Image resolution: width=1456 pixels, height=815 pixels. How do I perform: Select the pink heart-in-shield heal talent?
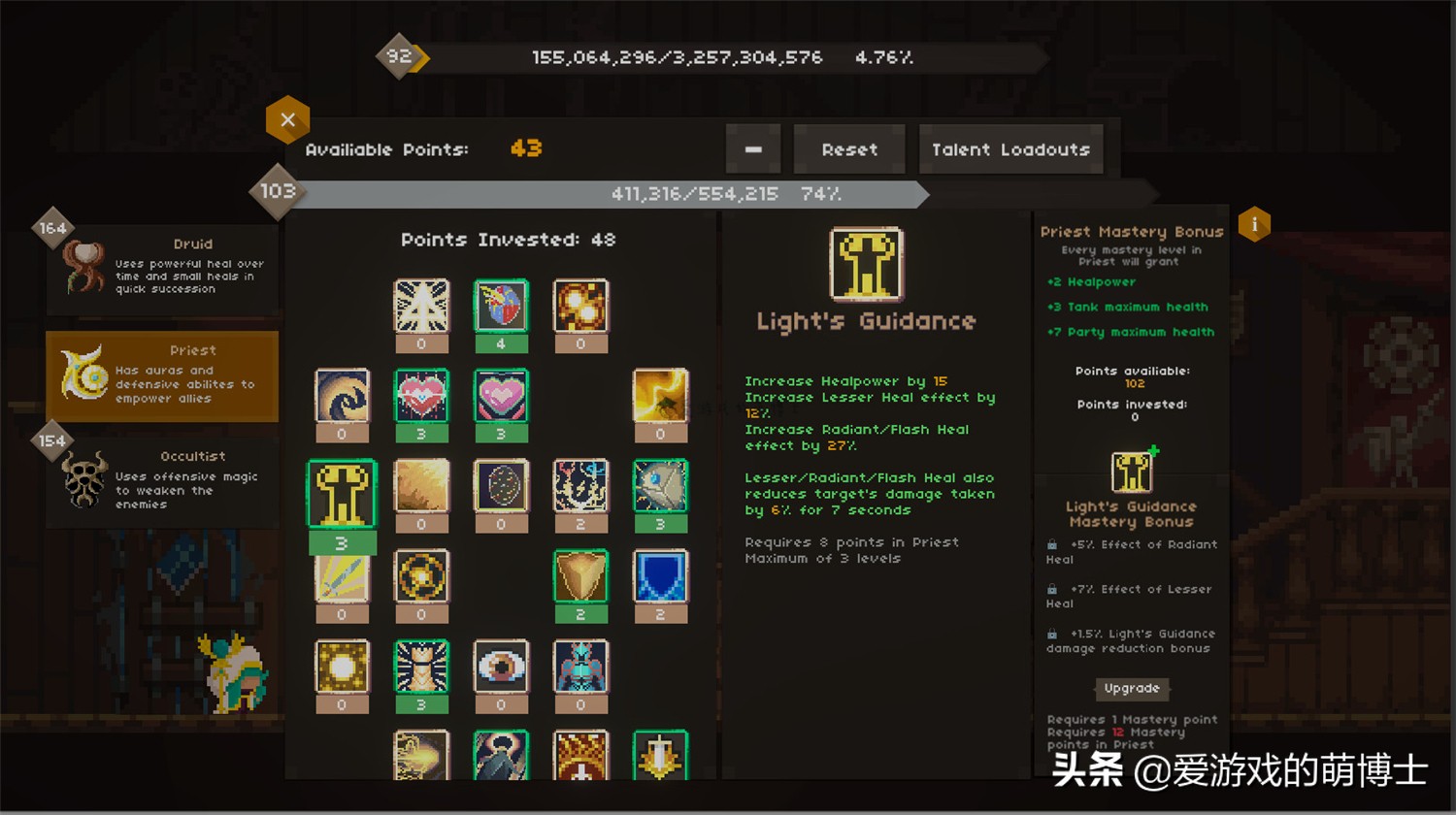click(501, 396)
